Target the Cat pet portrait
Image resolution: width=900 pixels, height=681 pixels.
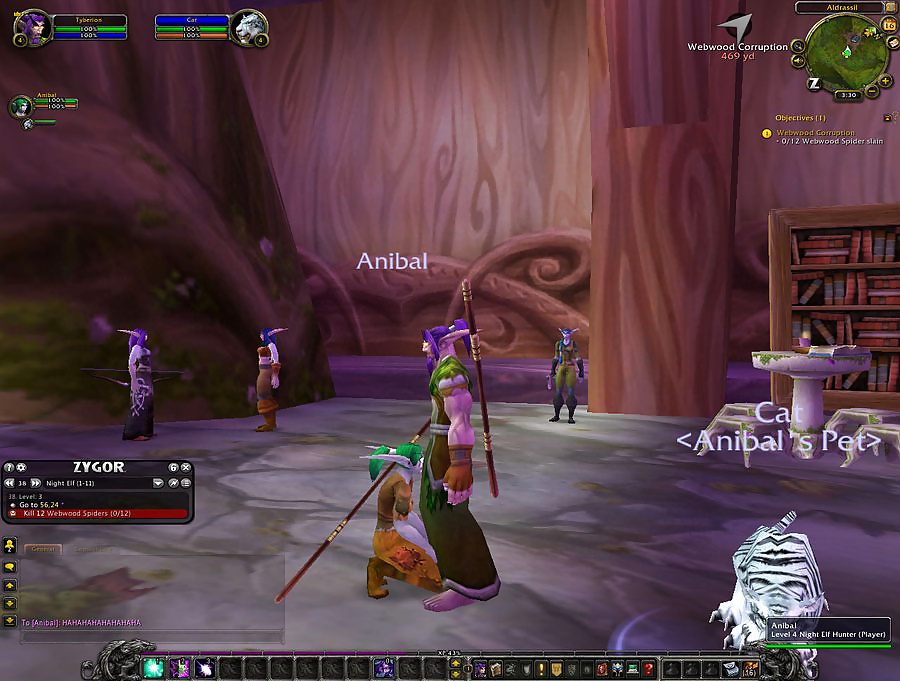pos(247,27)
